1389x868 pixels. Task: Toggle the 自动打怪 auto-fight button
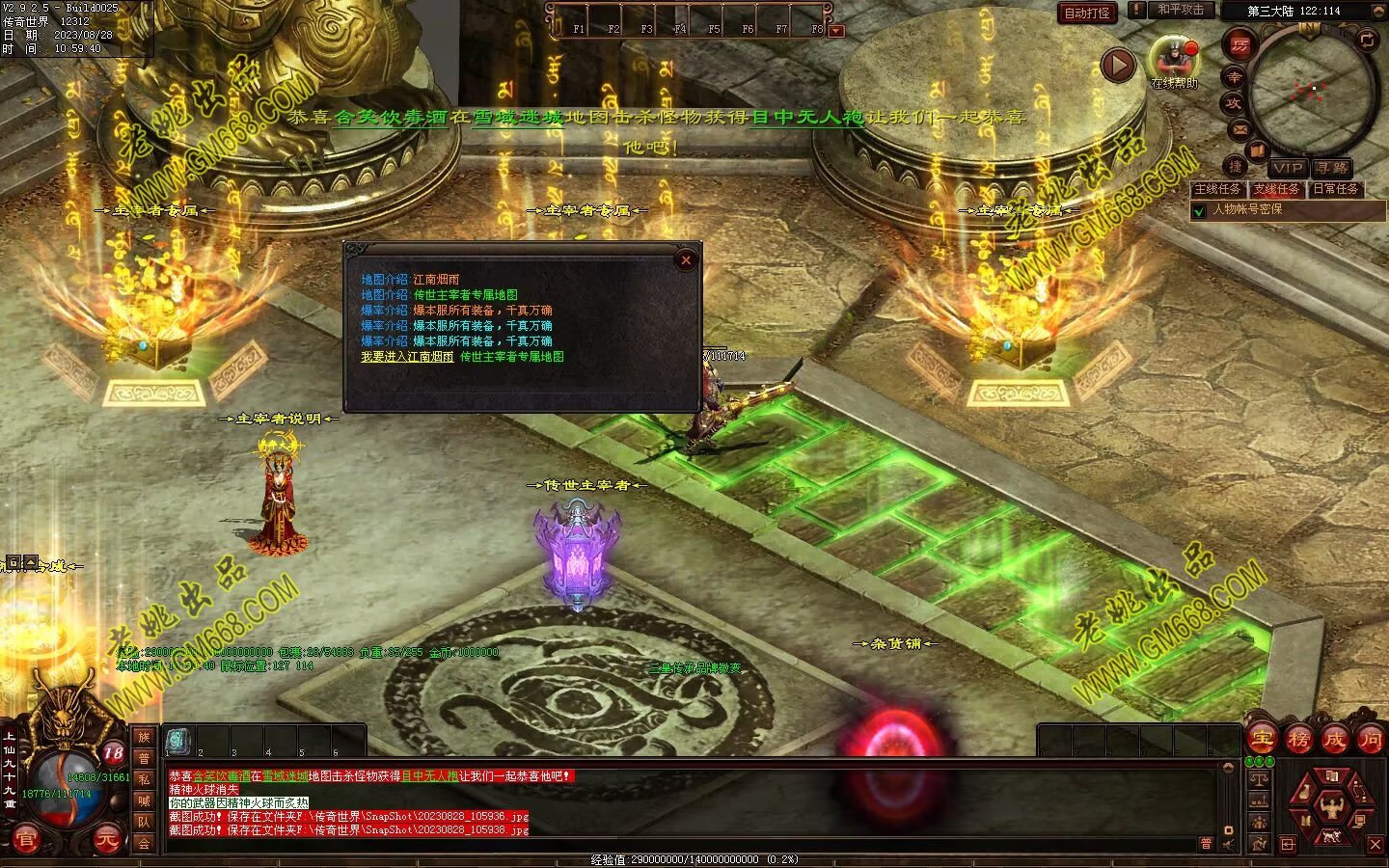pos(1087,13)
